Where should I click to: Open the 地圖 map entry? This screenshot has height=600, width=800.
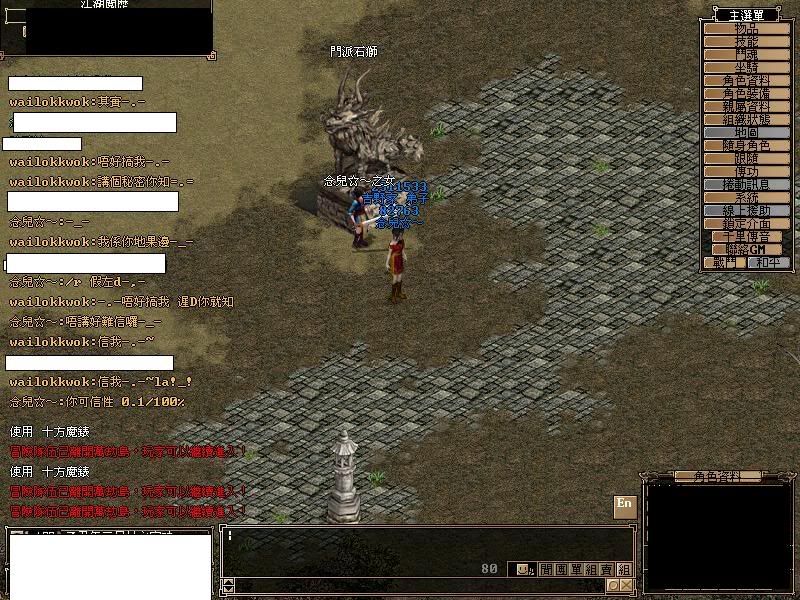pos(746,133)
